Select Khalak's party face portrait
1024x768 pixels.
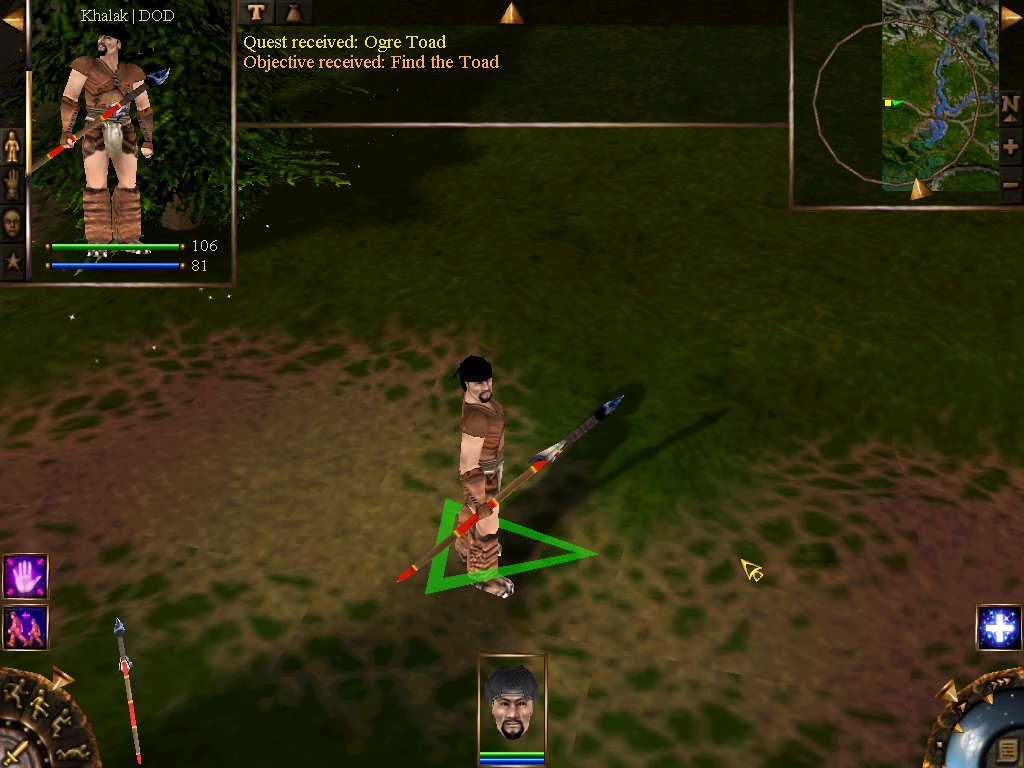(512, 704)
